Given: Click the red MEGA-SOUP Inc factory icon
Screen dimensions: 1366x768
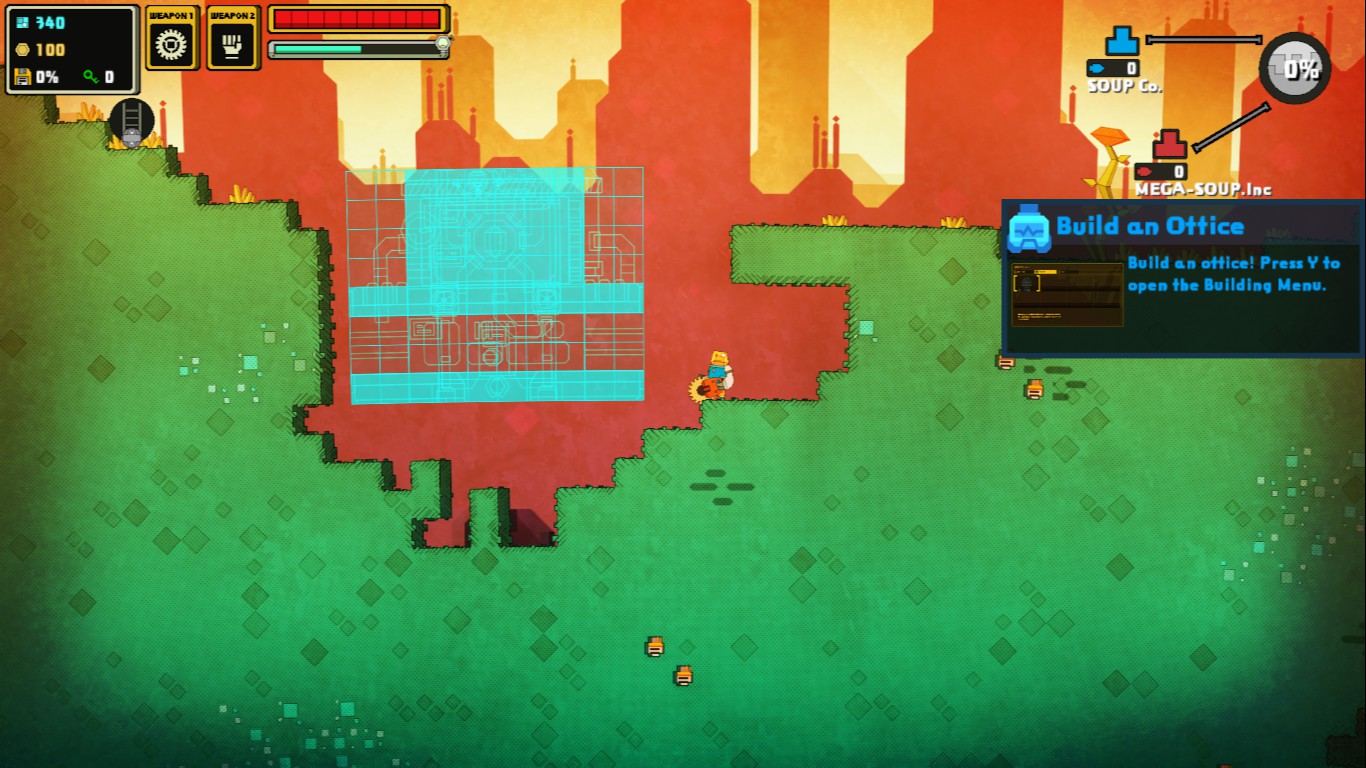Looking at the screenshot, I should (x=1169, y=146).
